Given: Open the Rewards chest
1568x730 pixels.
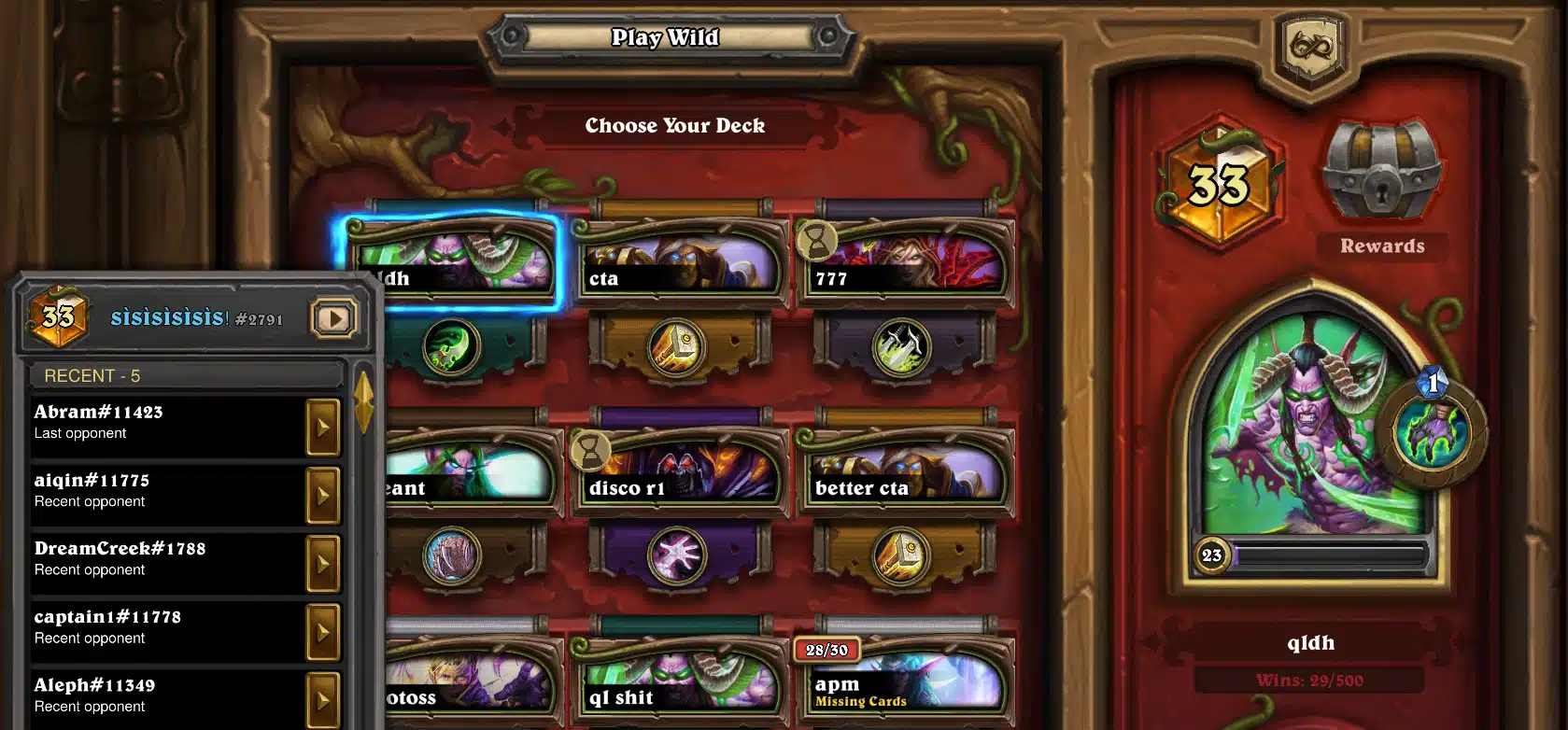Looking at the screenshot, I should point(1382,173).
